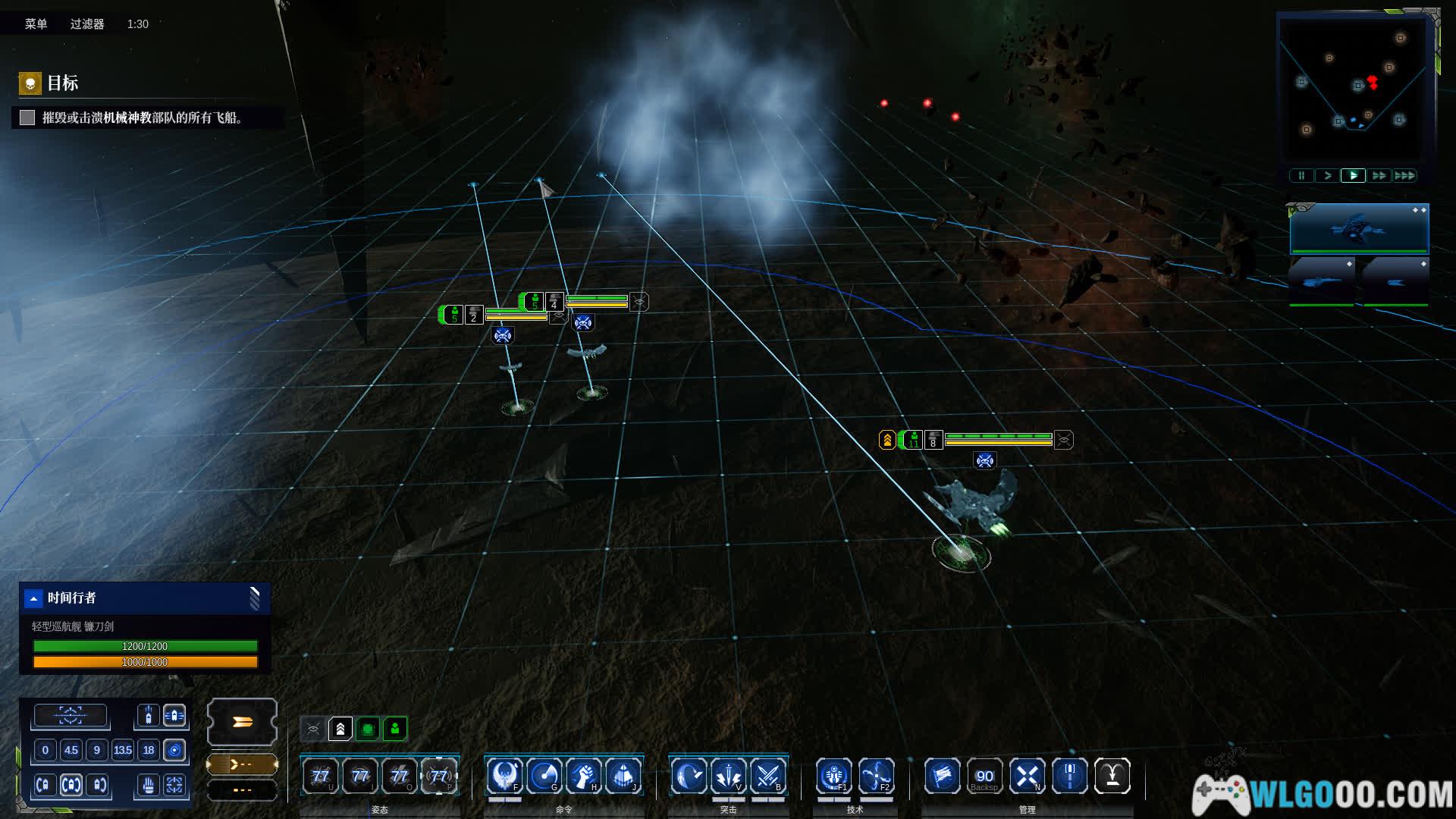Image resolution: width=1456 pixels, height=819 pixels.
Task: Open the 过滤器 filter options
Action: (x=87, y=24)
